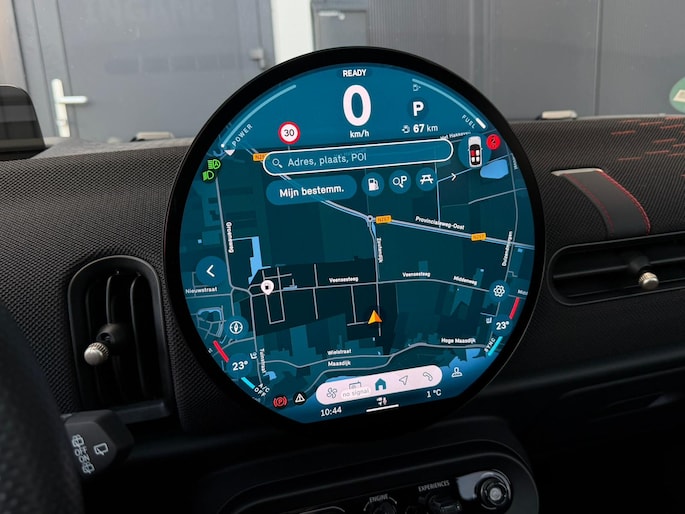Open the car status icon

pos(474,152)
